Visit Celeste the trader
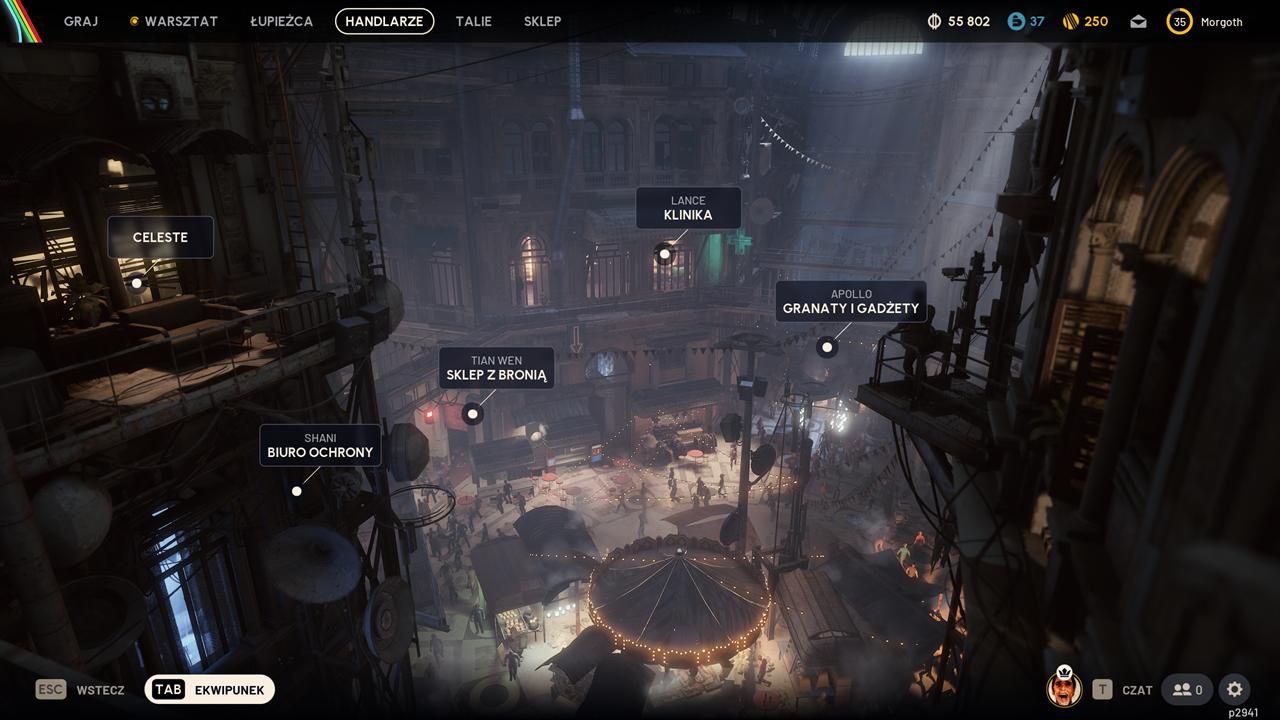This screenshot has width=1280, height=720. pyautogui.click(x=160, y=238)
